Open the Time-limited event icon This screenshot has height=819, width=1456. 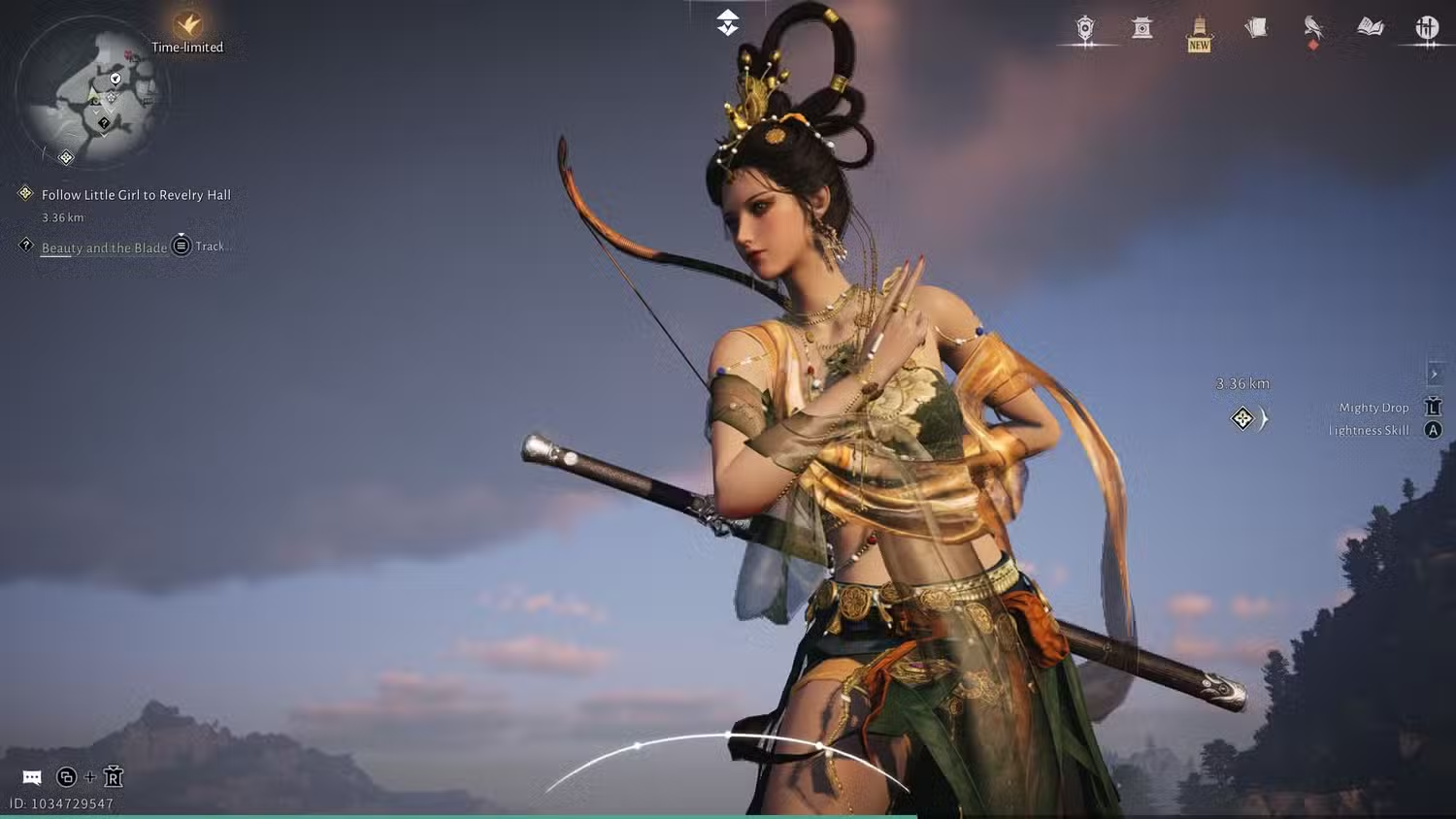[187, 25]
